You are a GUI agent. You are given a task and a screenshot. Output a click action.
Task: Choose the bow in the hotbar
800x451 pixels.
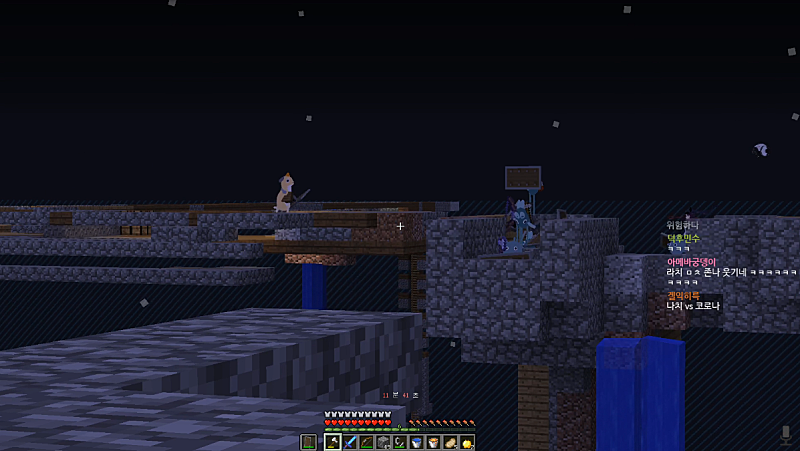click(367, 442)
